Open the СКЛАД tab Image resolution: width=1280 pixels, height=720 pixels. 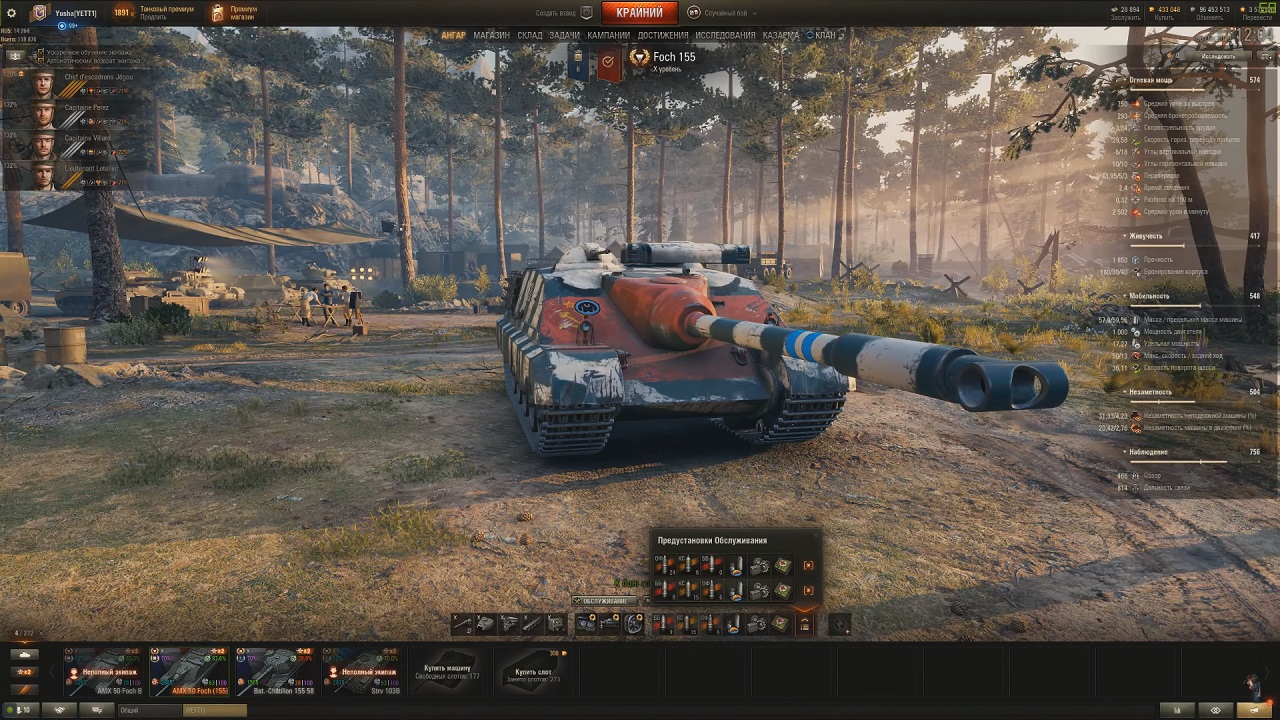point(530,35)
